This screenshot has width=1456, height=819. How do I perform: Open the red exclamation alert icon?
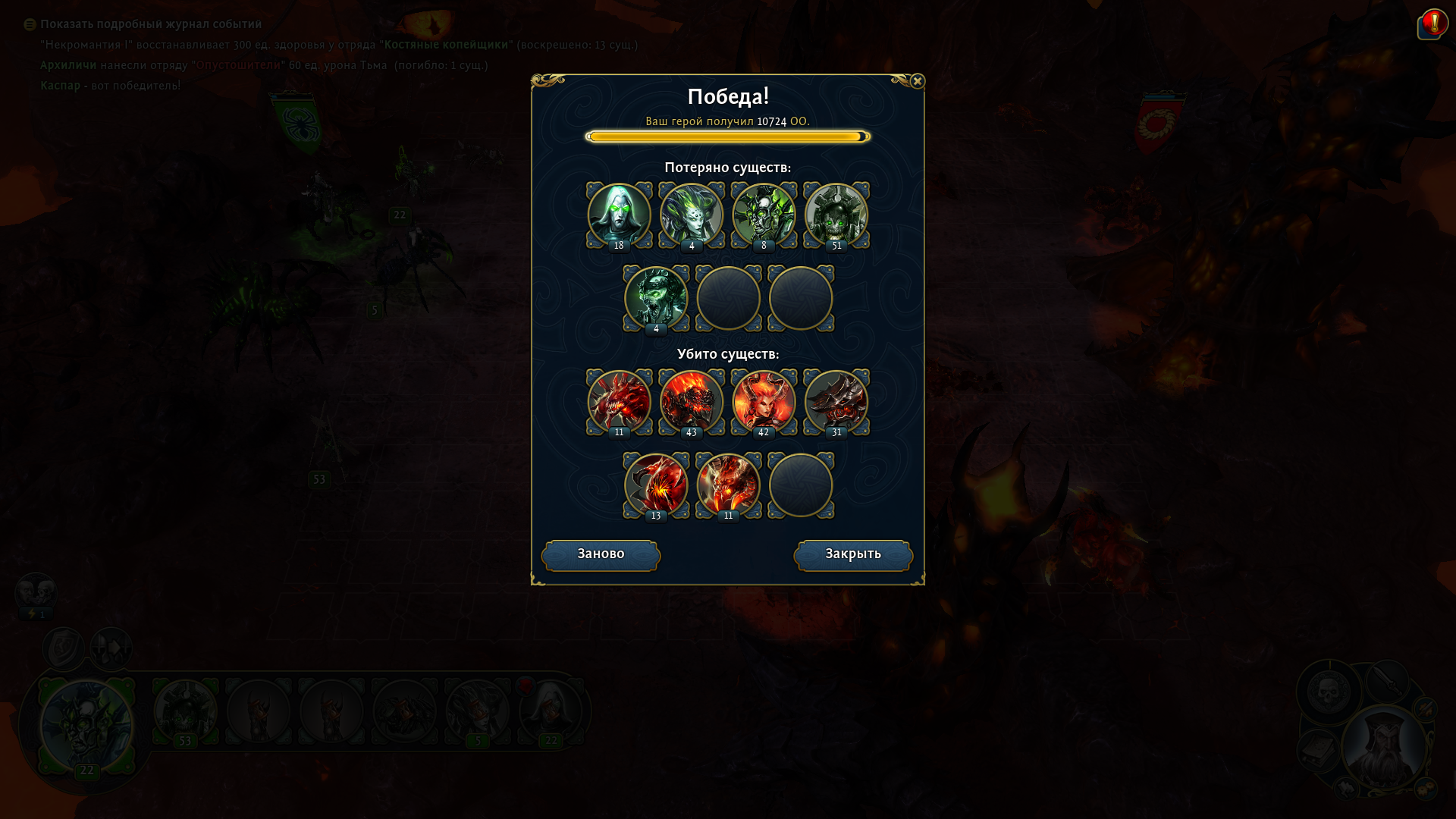click(1434, 23)
